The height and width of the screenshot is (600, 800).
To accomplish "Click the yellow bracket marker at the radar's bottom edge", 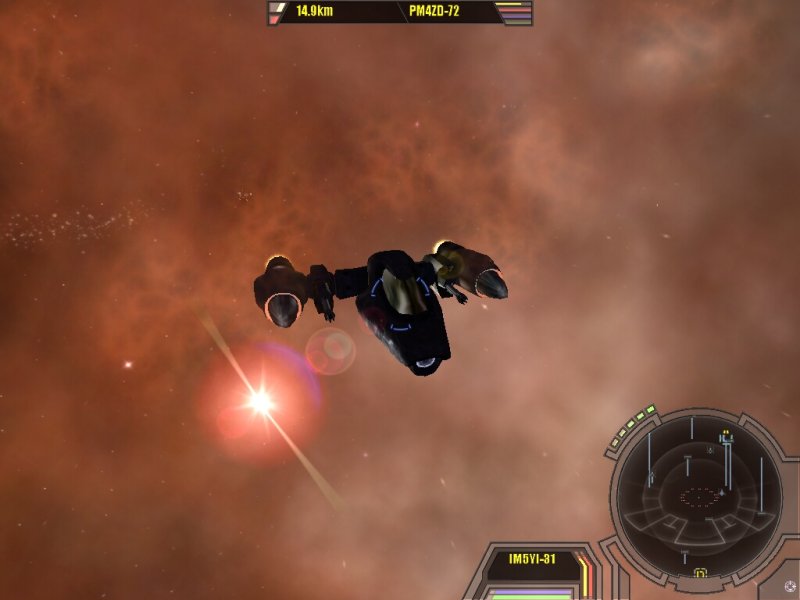I will tap(700, 574).
